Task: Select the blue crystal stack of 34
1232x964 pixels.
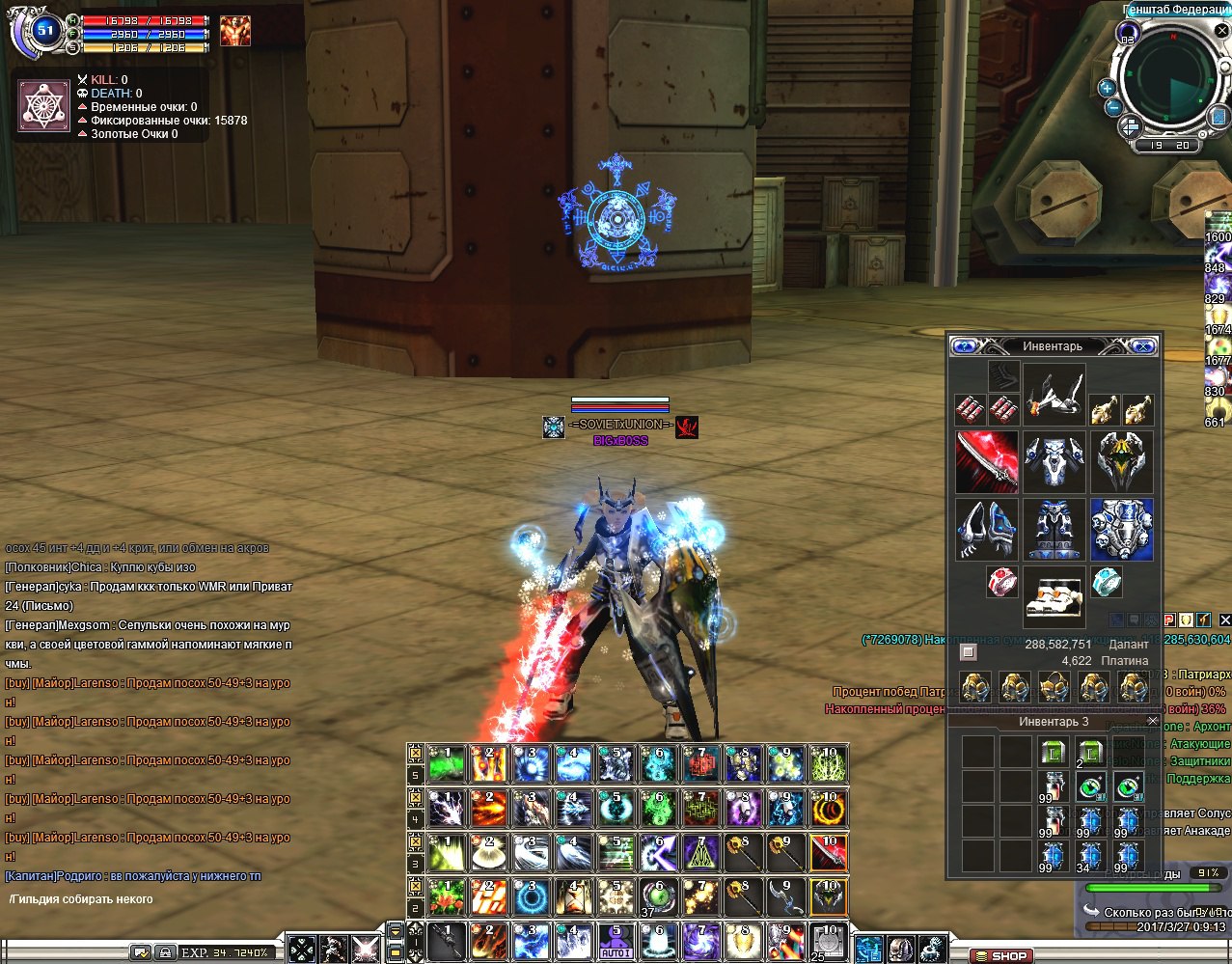Action: point(1090,856)
